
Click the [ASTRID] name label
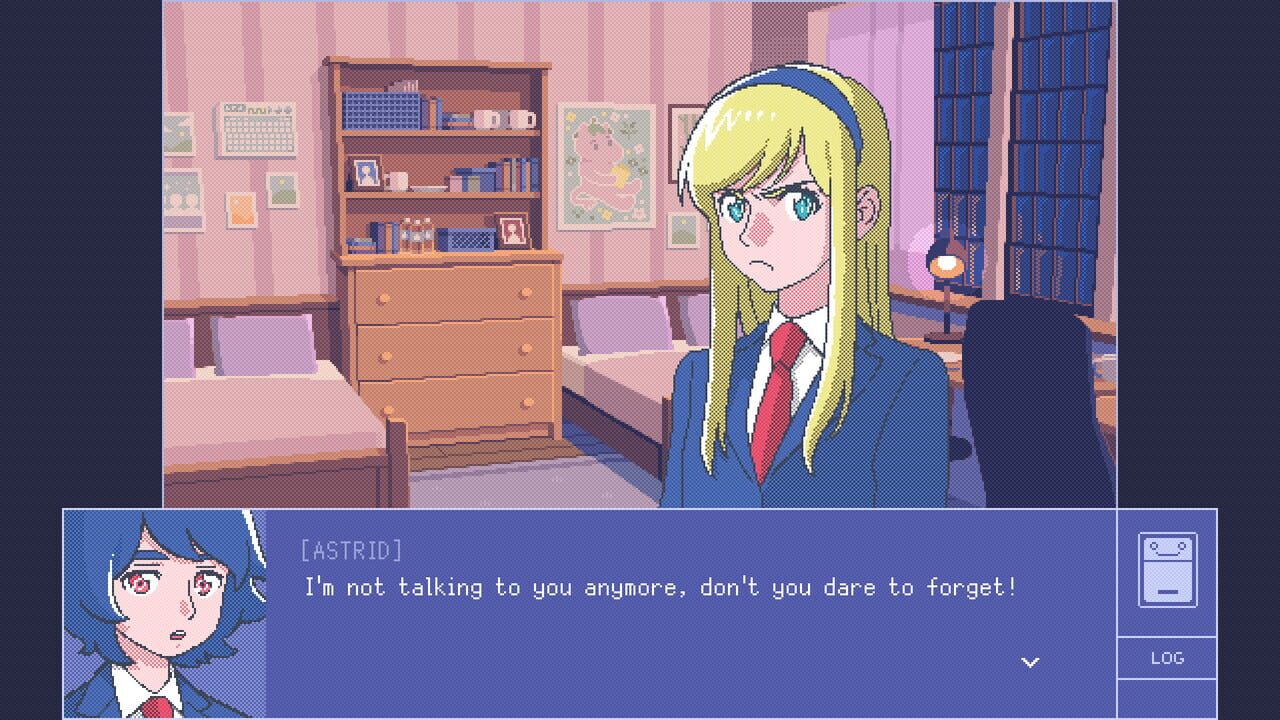pos(349,550)
